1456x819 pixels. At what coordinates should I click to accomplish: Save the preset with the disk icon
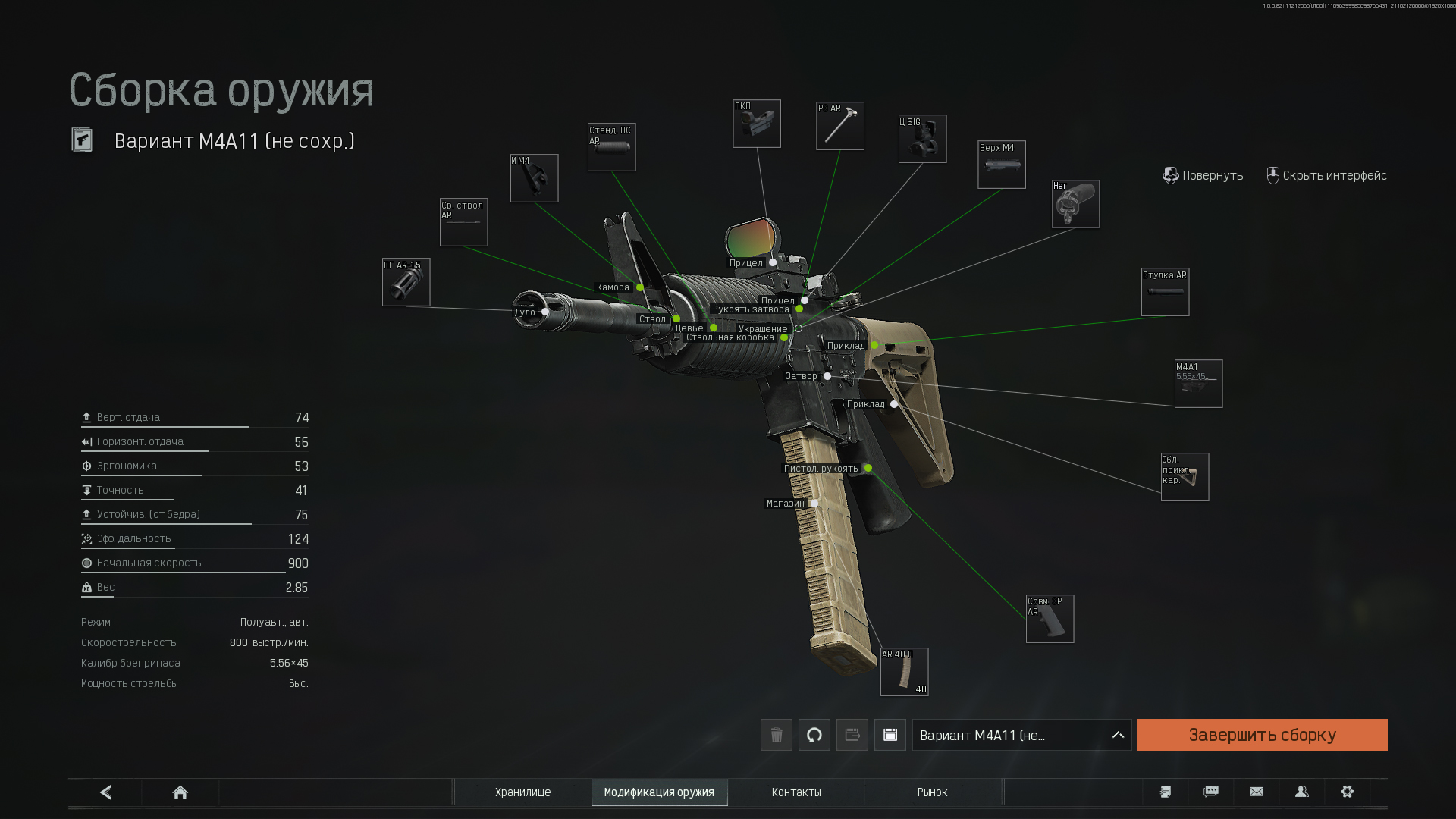click(x=890, y=735)
